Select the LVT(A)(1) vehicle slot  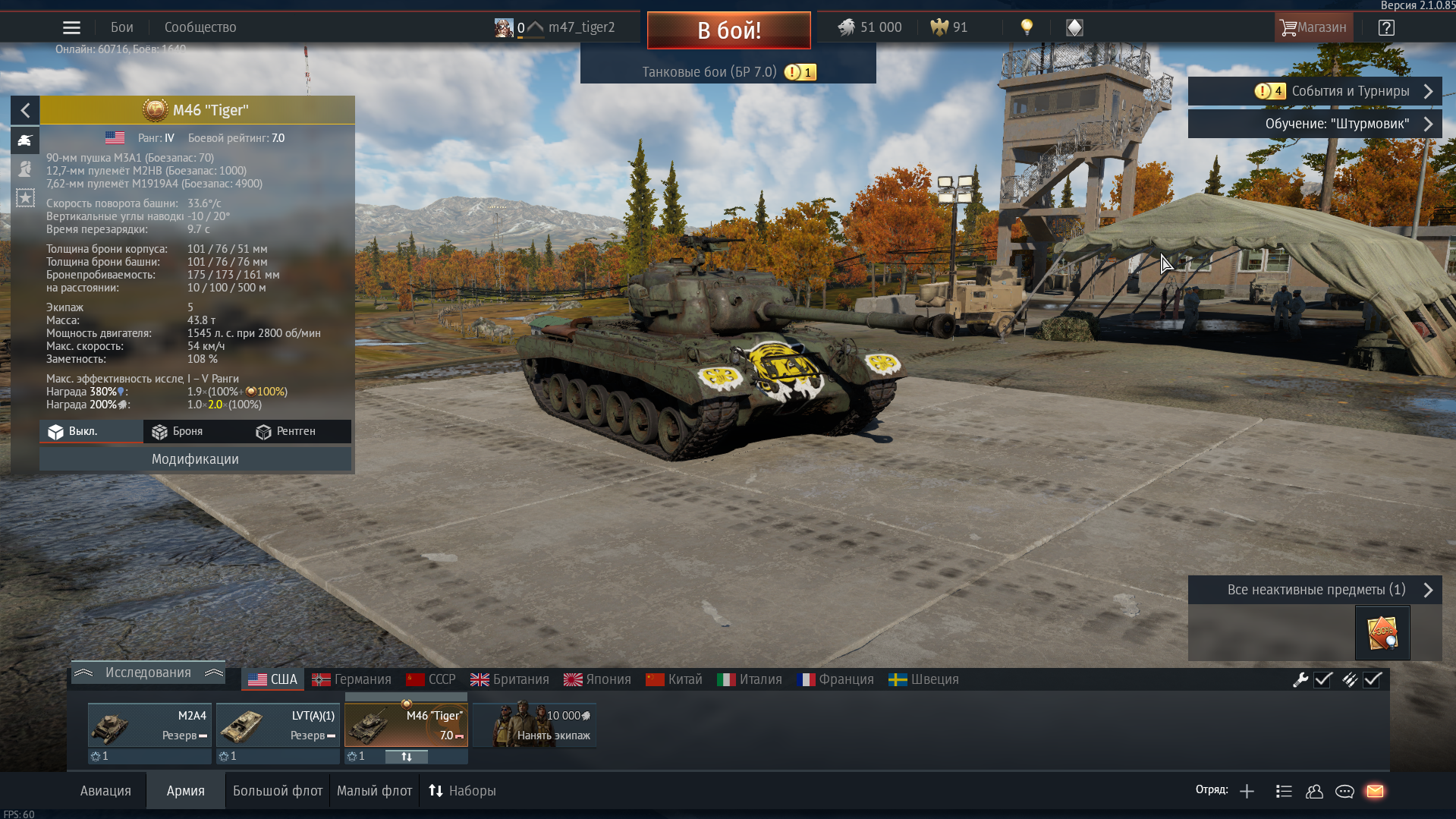click(x=278, y=726)
